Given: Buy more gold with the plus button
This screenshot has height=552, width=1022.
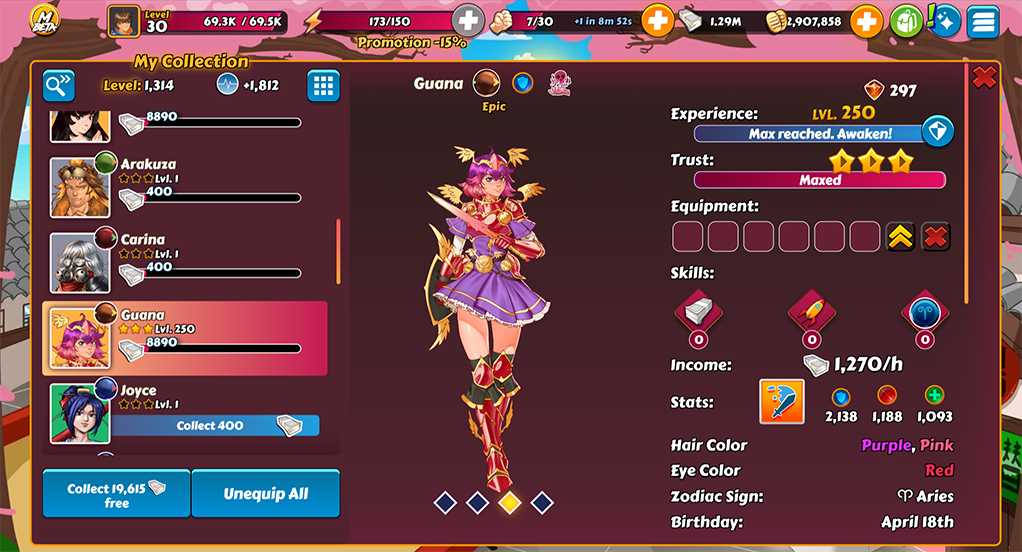Looking at the screenshot, I should (866, 20).
